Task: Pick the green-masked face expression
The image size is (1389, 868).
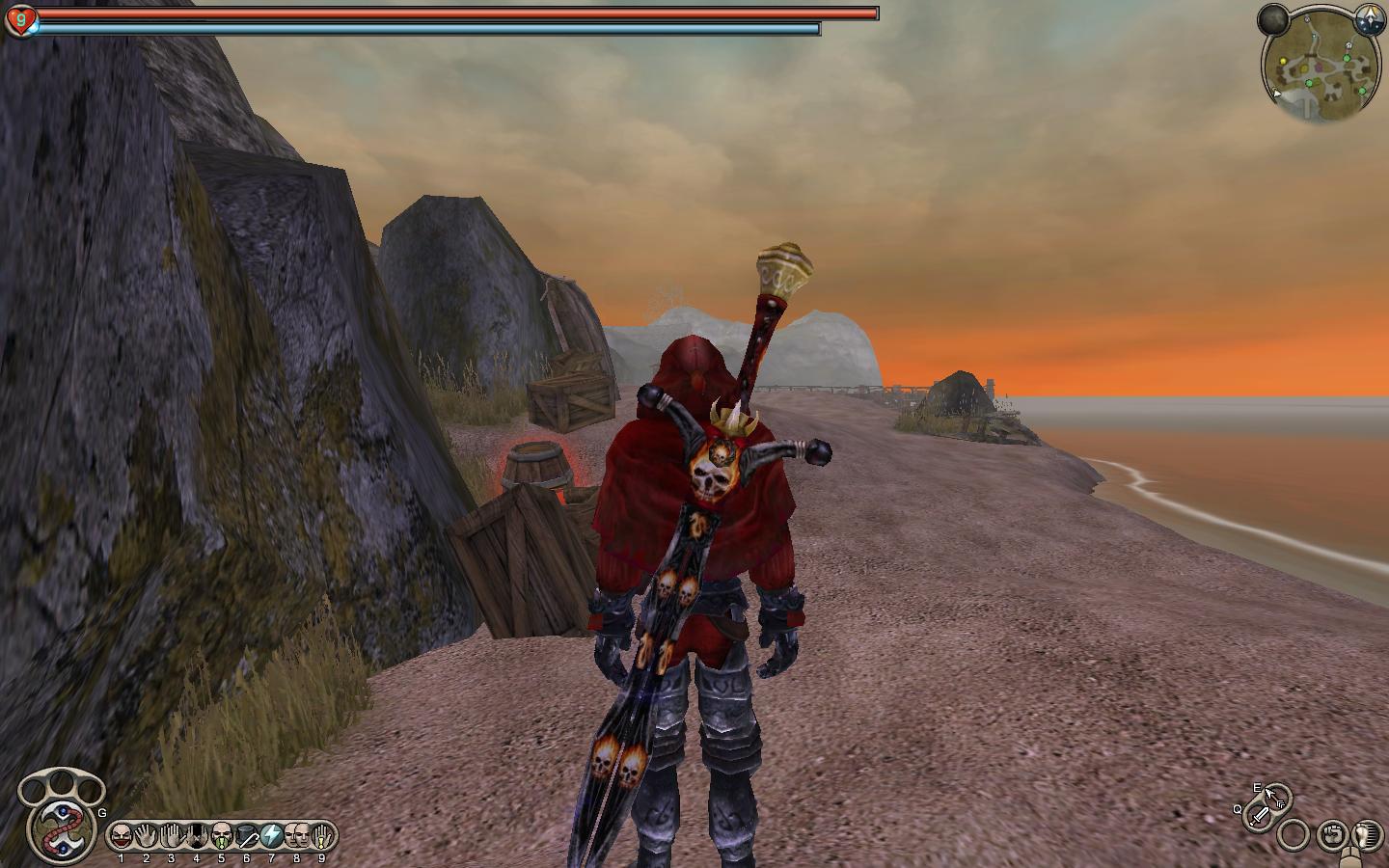Action: (221, 835)
